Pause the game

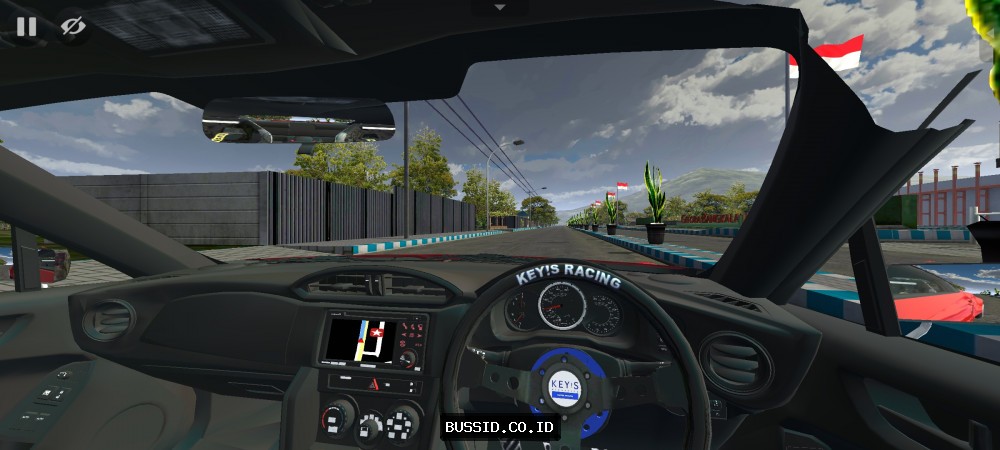tap(26, 26)
